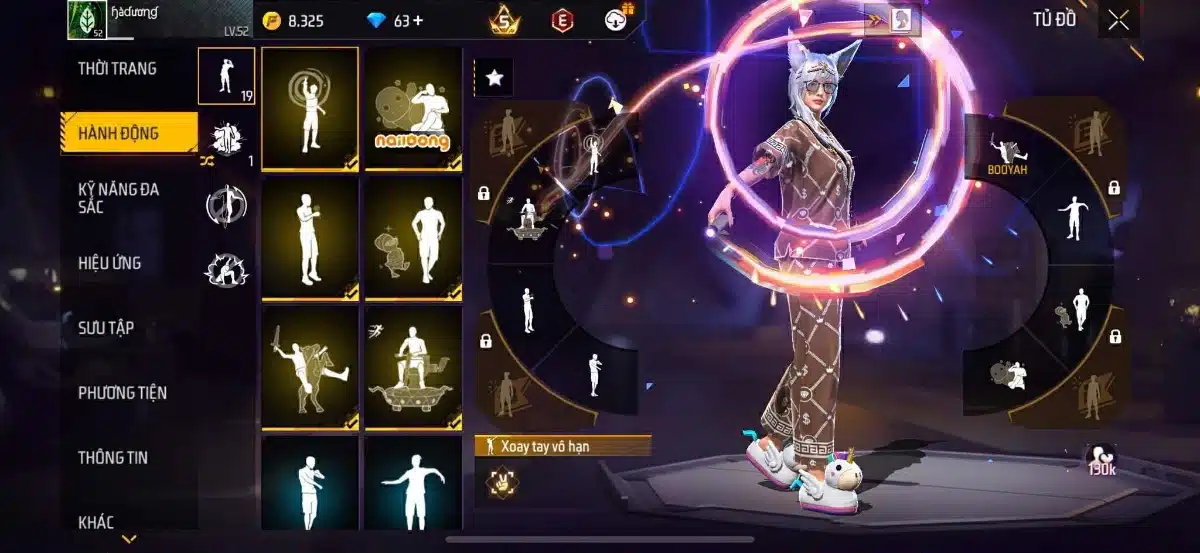1200x553 pixels.
Task: Select the sword and horse emote
Action: pyautogui.click(x=309, y=368)
